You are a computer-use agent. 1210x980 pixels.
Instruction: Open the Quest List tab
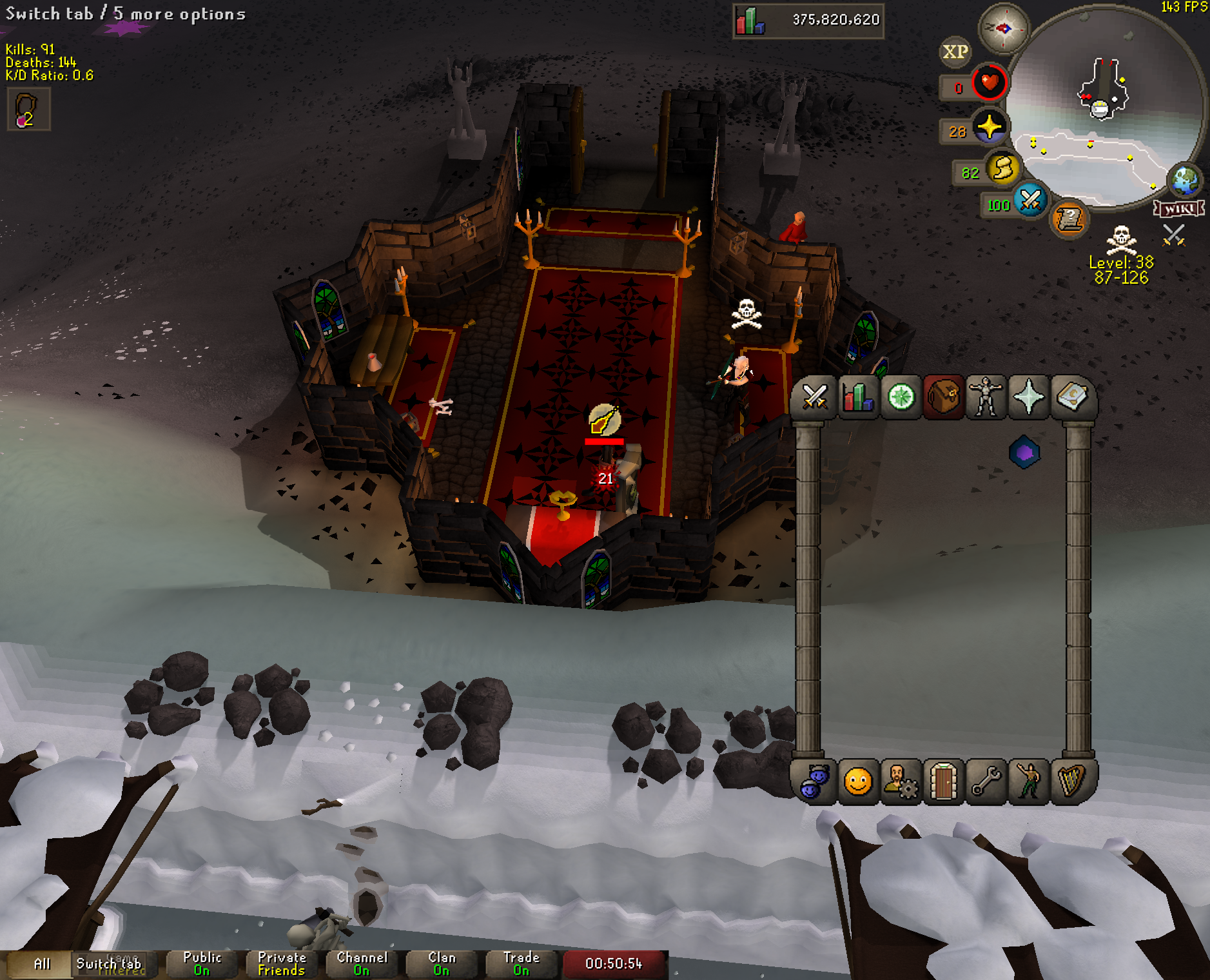pyautogui.click(x=901, y=397)
